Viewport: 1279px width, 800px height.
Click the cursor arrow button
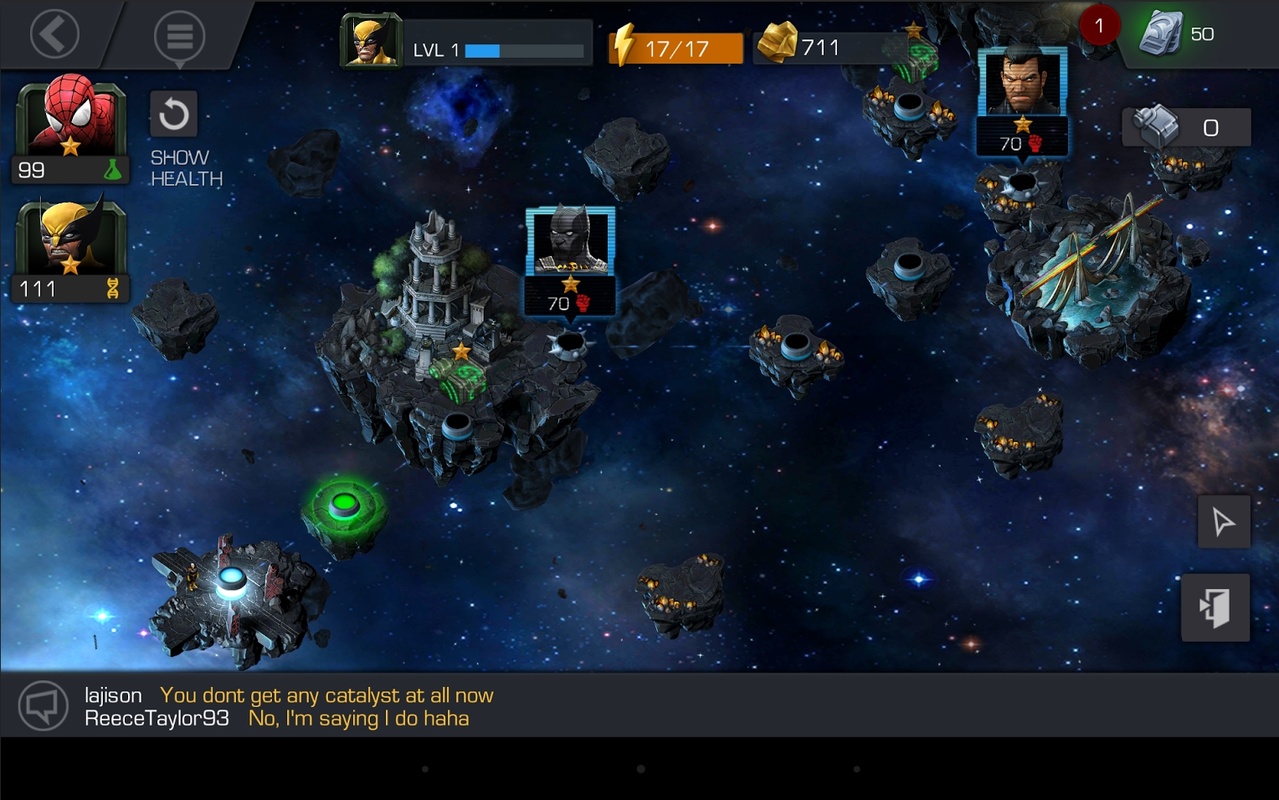tap(1224, 522)
